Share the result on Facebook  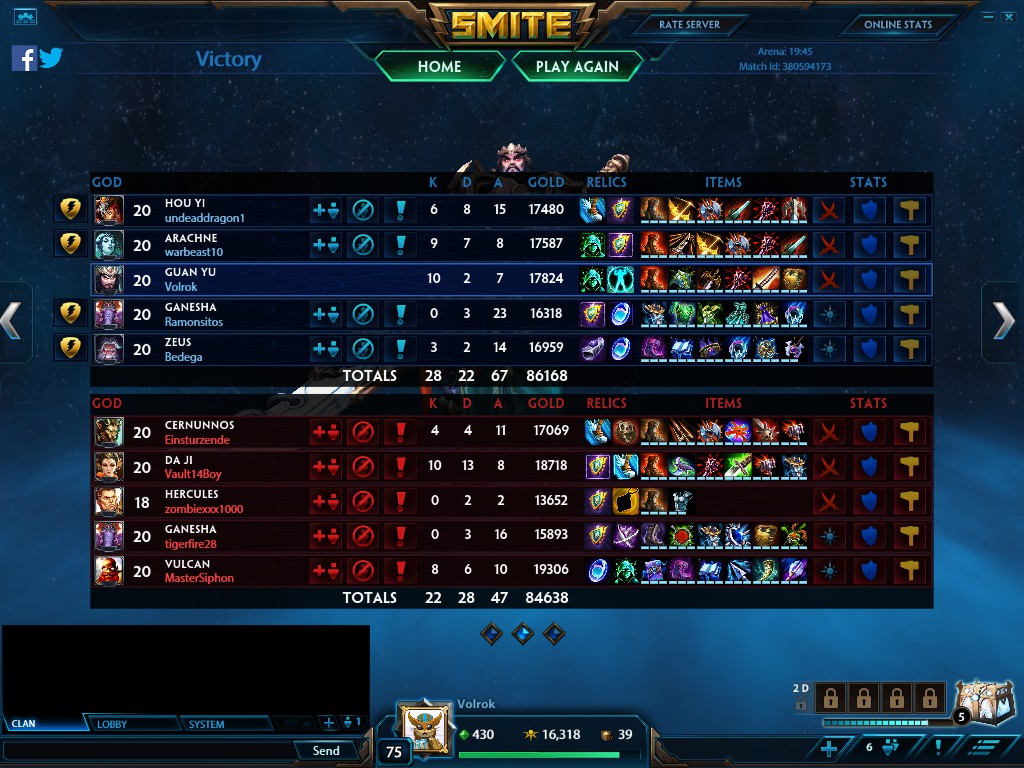(x=24, y=58)
